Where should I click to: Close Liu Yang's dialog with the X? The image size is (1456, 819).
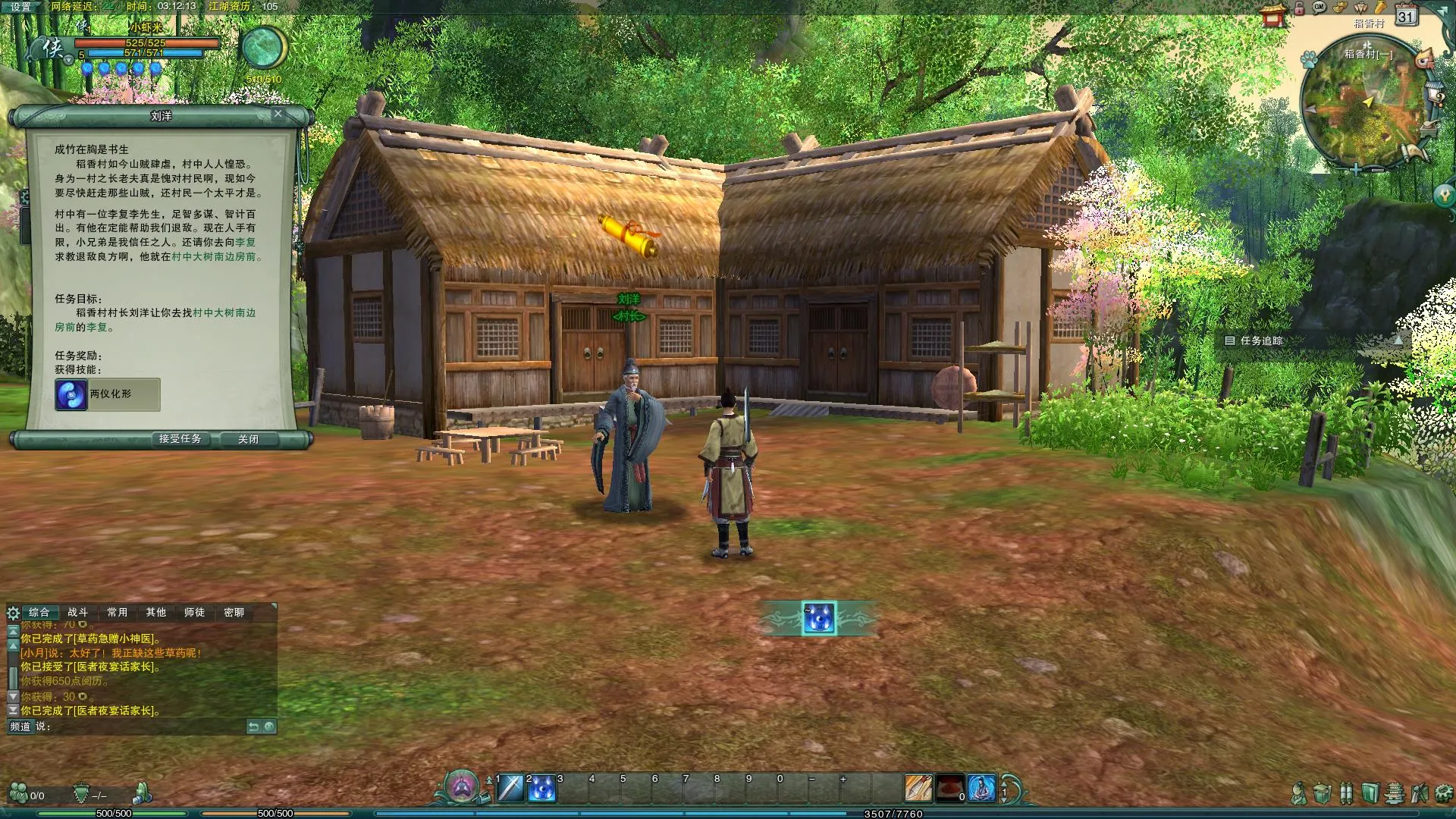[278, 114]
